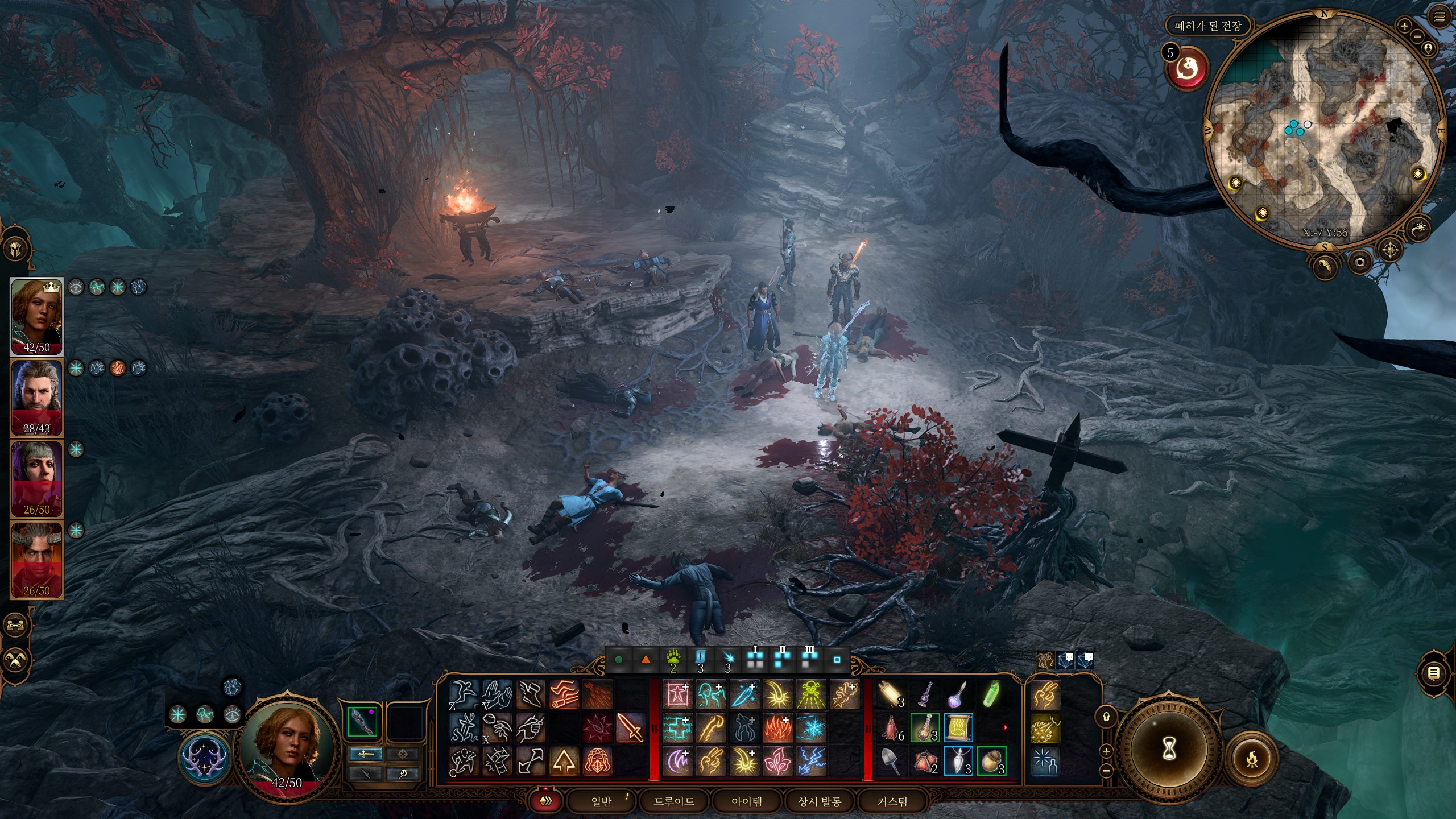Select the 상시 발동 tab

[820, 801]
